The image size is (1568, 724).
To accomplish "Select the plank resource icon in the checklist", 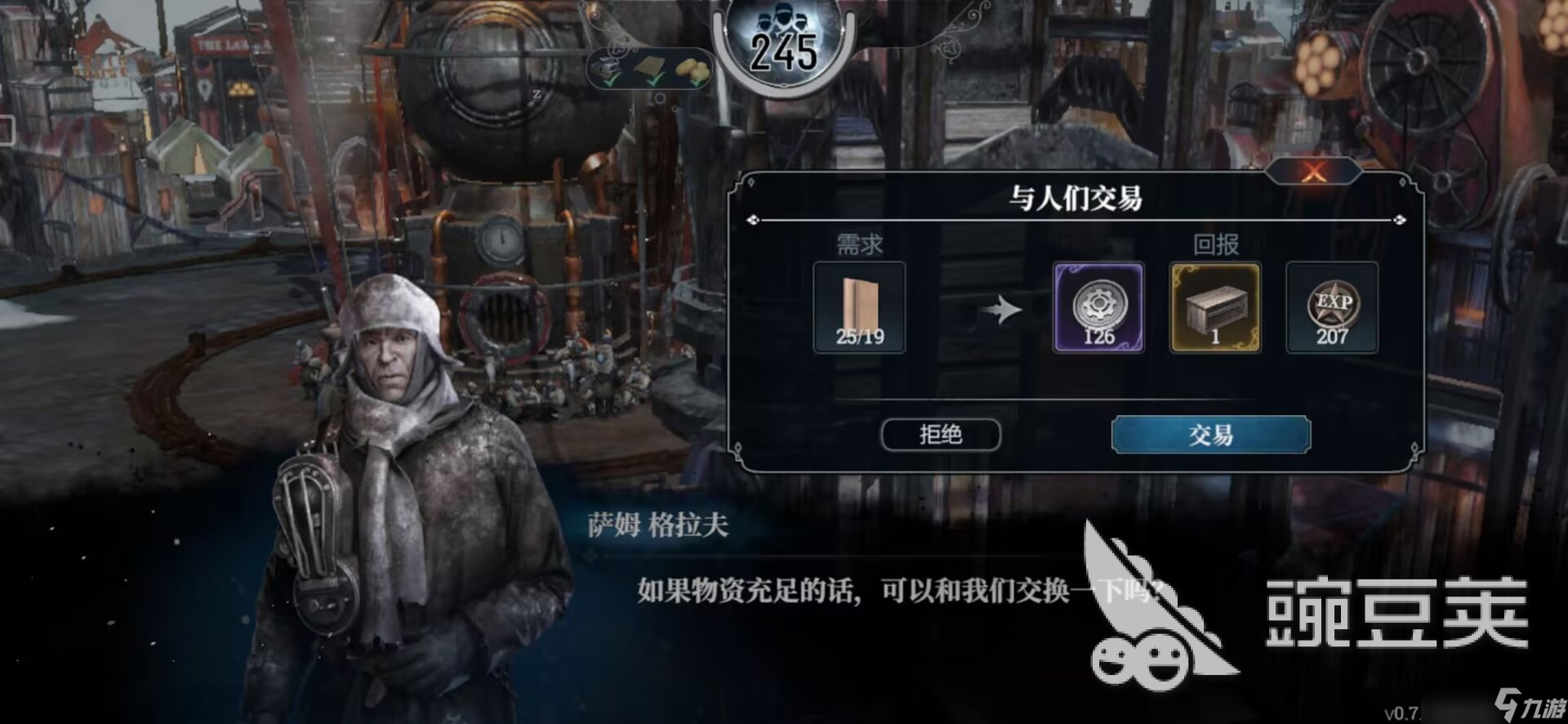I will click(x=648, y=65).
